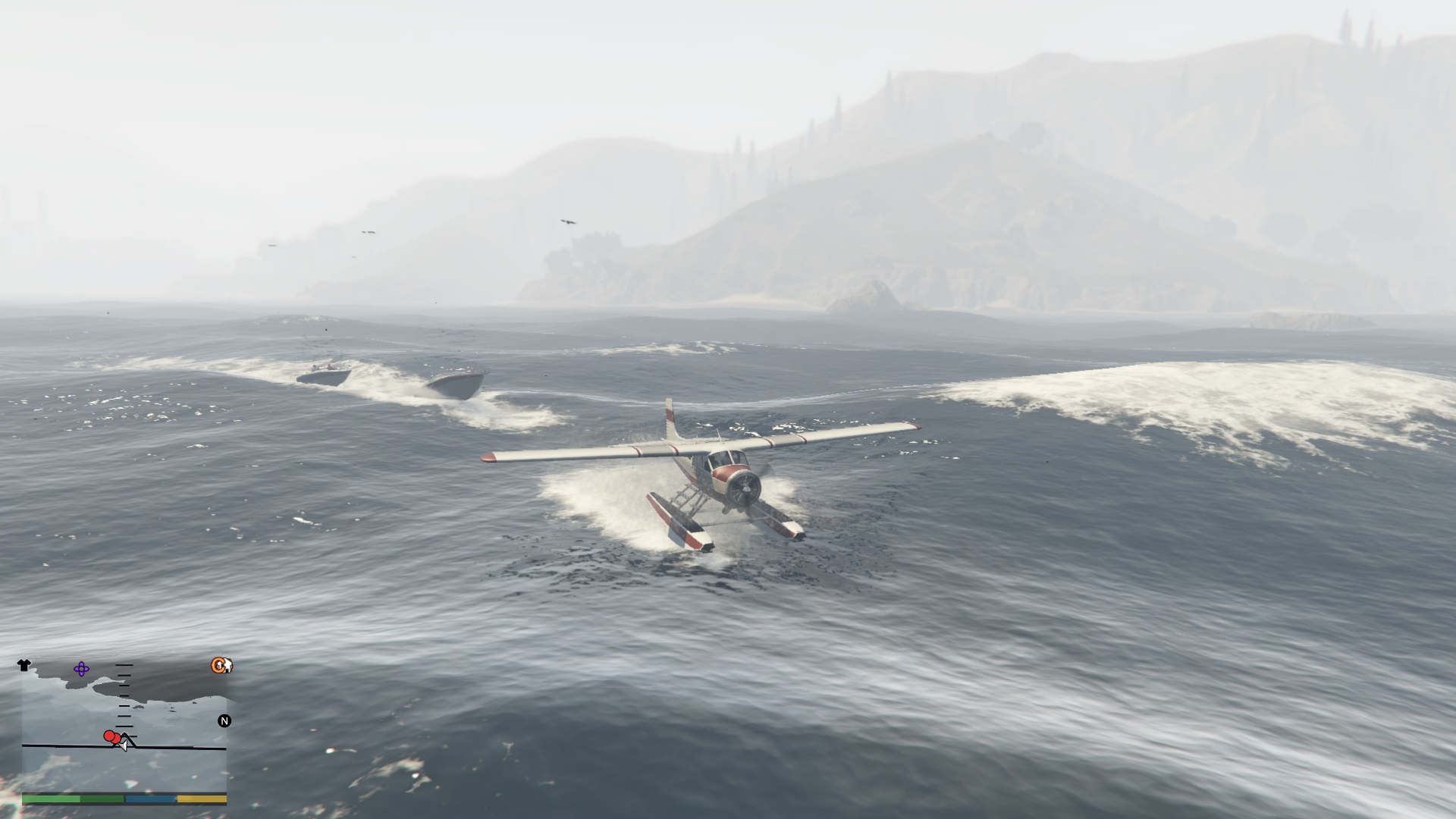Select the leftmost red enemy blip
1456x819 pixels.
click(x=109, y=736)
